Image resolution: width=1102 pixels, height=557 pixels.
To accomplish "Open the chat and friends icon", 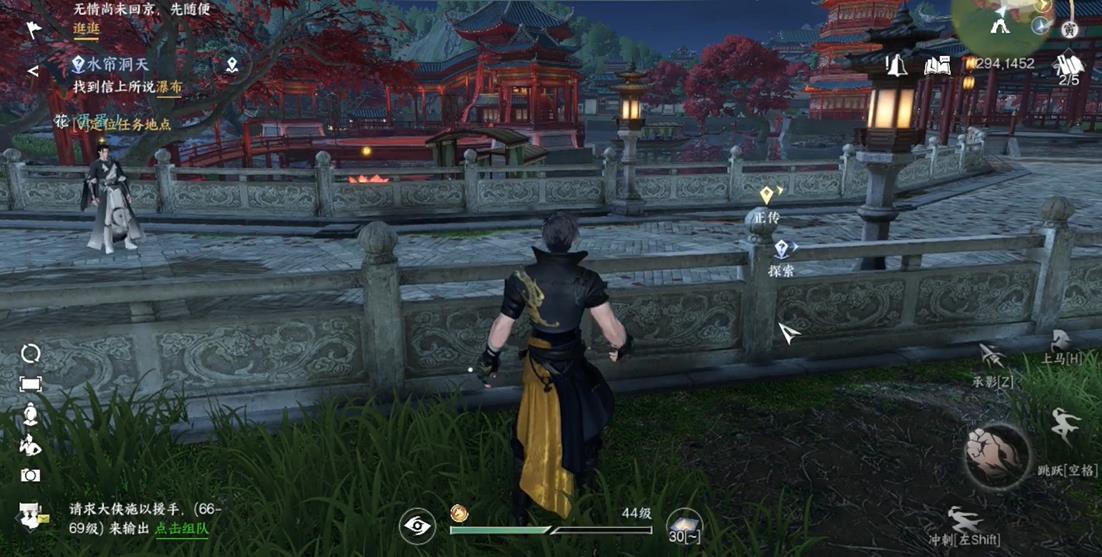I will 31,515.
